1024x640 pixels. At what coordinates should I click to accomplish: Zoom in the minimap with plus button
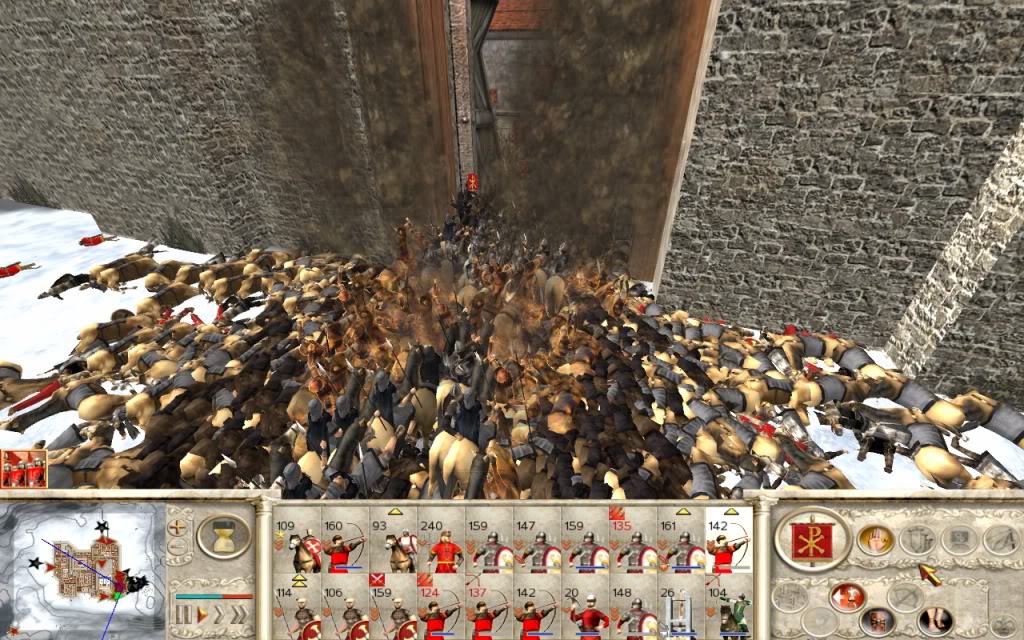click(x=179, y=525)
